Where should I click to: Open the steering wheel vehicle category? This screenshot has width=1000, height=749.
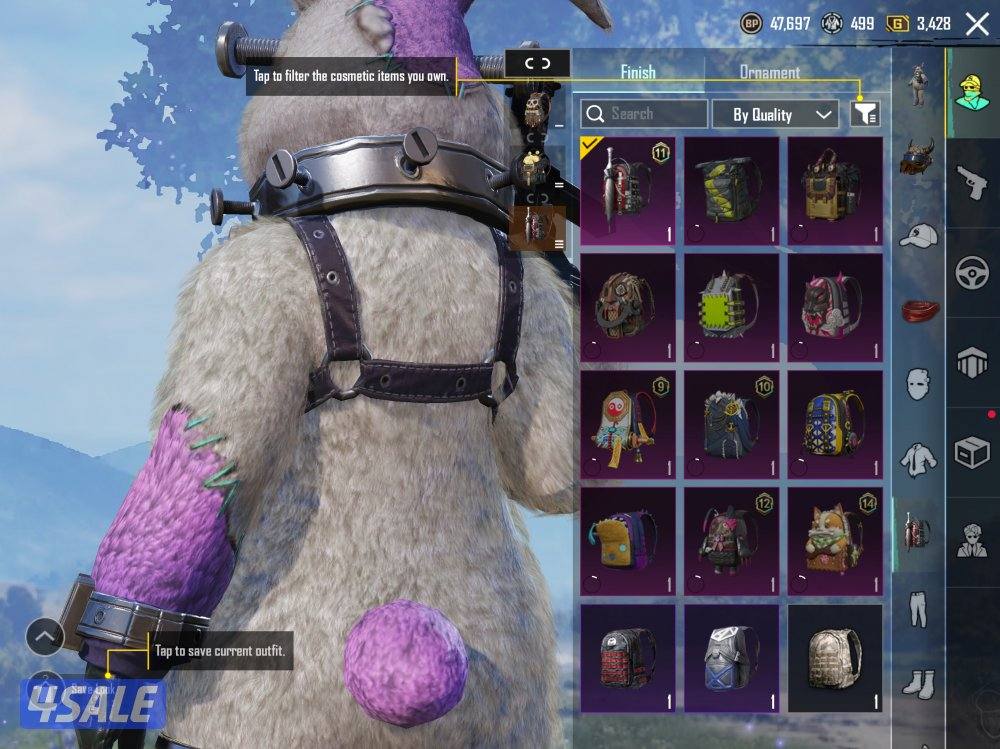coord(972,273)
